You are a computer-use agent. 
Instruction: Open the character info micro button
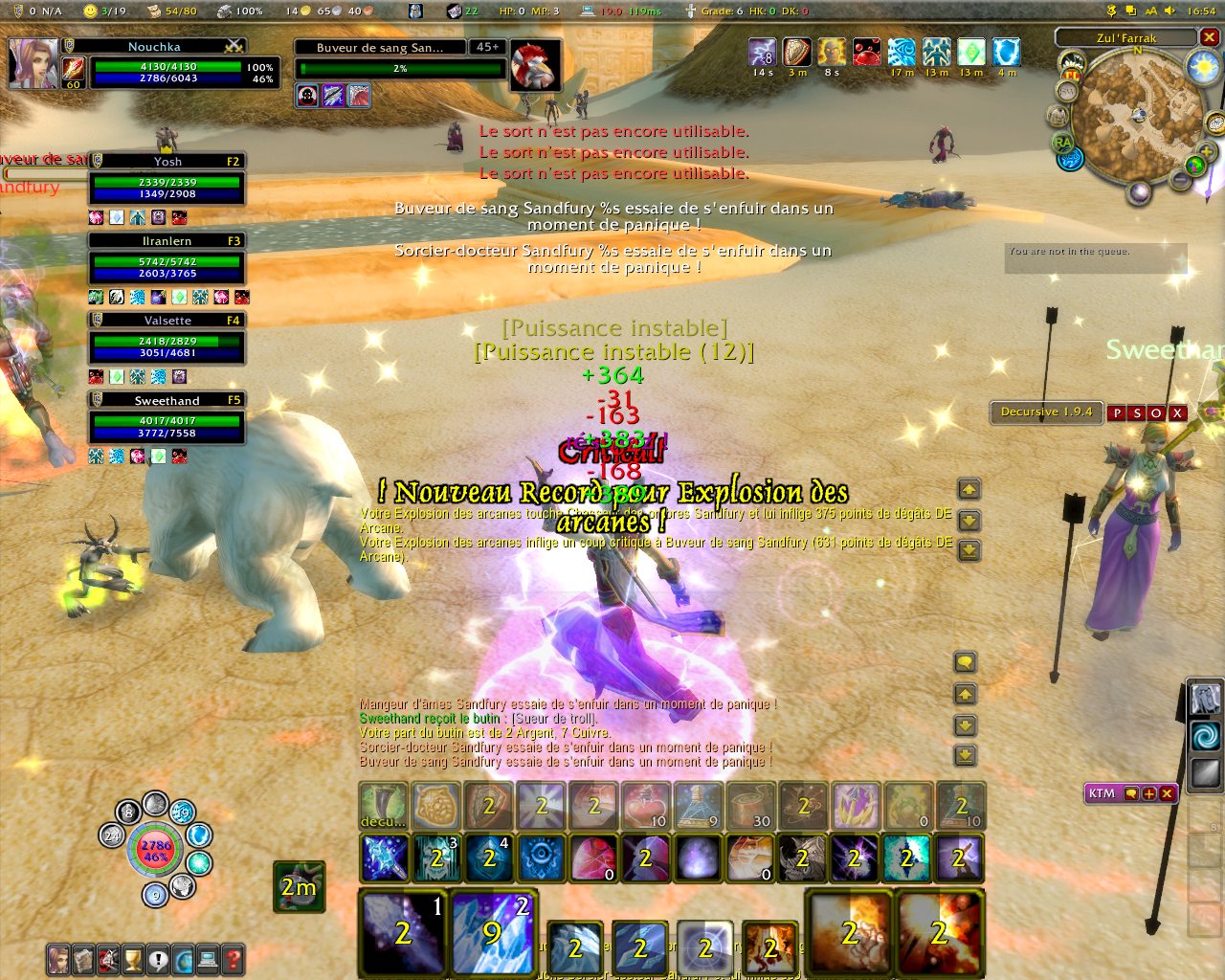(59, 959)
